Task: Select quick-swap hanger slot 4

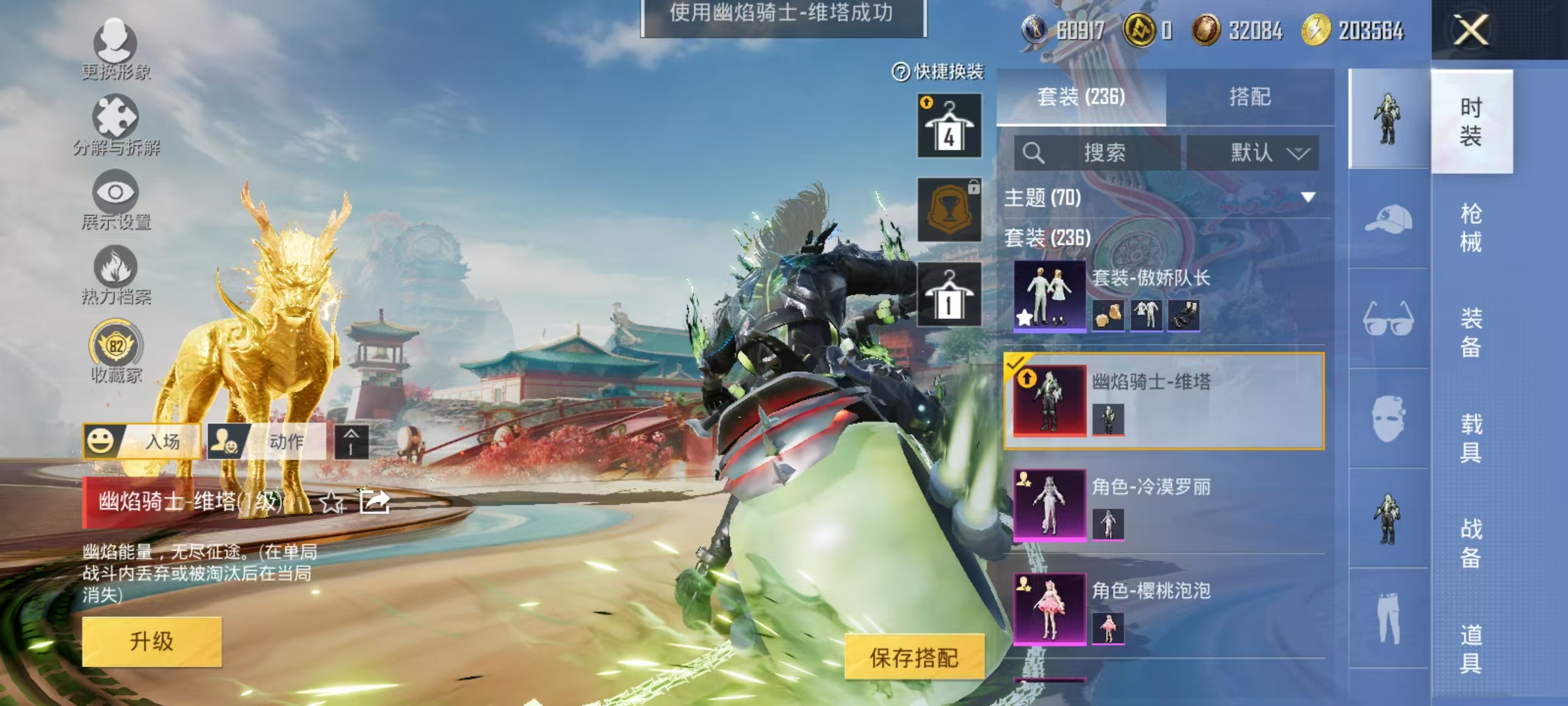Action: (x=949, y=124)
